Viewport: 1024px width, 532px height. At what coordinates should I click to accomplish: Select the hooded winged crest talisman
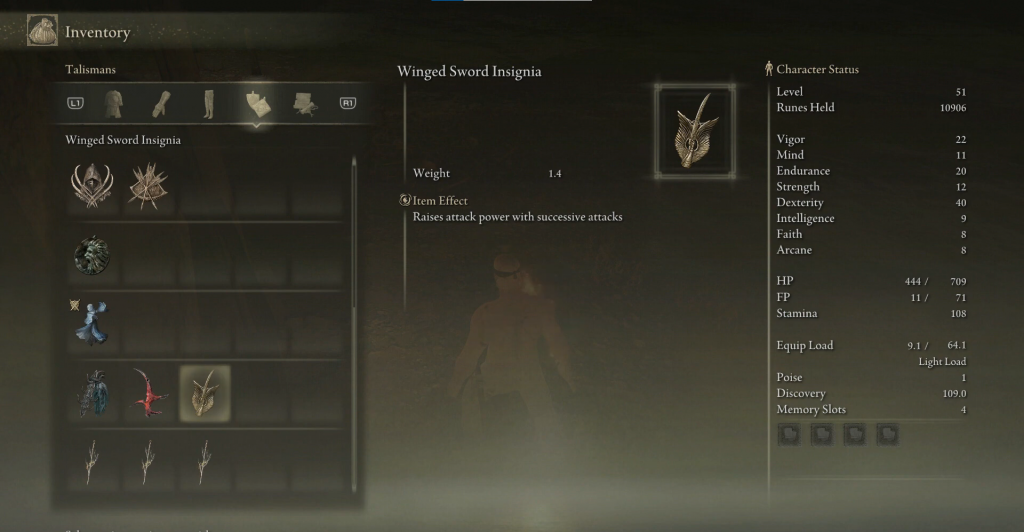[x=92, y=186]
